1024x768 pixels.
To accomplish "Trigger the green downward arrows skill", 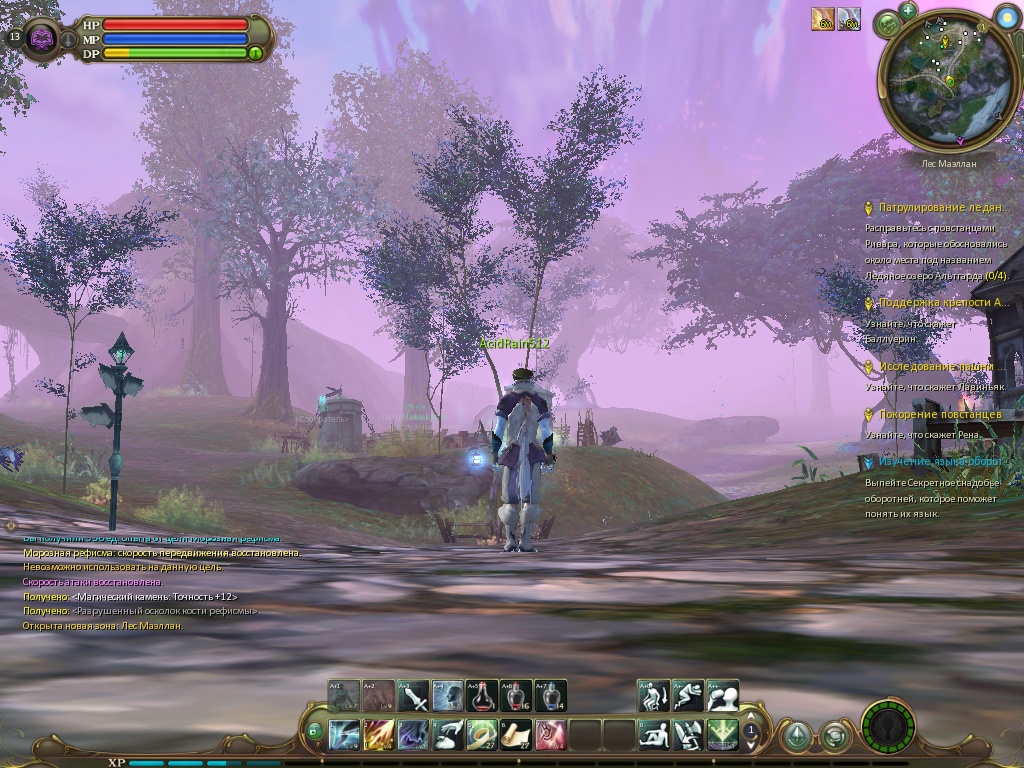I will click(722, 735).
